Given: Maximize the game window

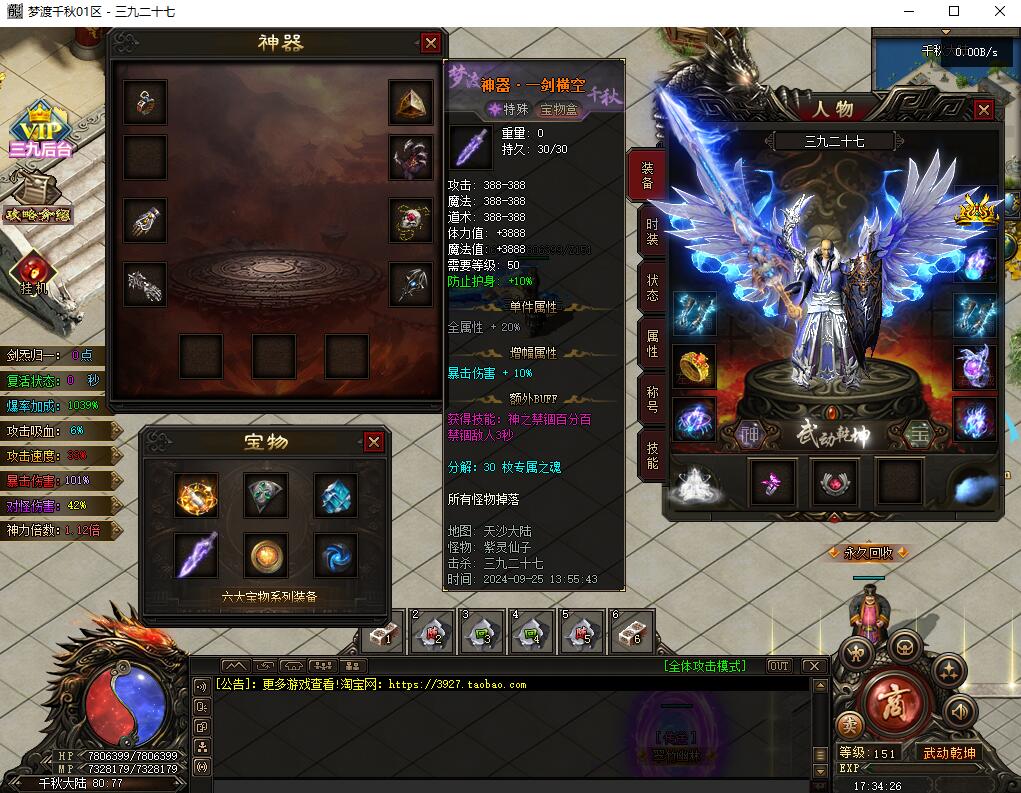Looking at the screenshot, I should tap(953, 12).
